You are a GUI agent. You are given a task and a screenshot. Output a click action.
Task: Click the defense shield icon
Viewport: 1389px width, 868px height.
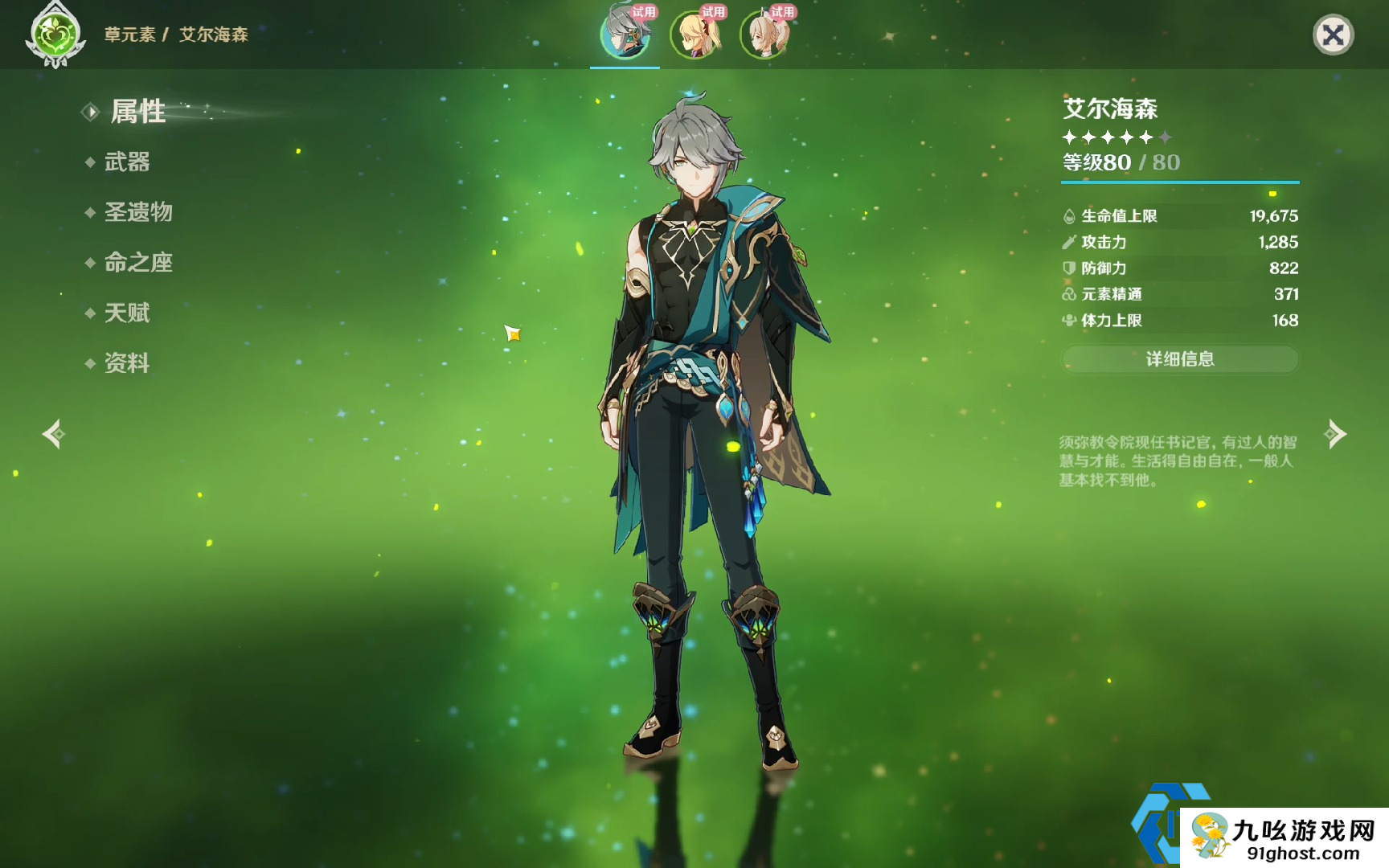coord(1069,268)
